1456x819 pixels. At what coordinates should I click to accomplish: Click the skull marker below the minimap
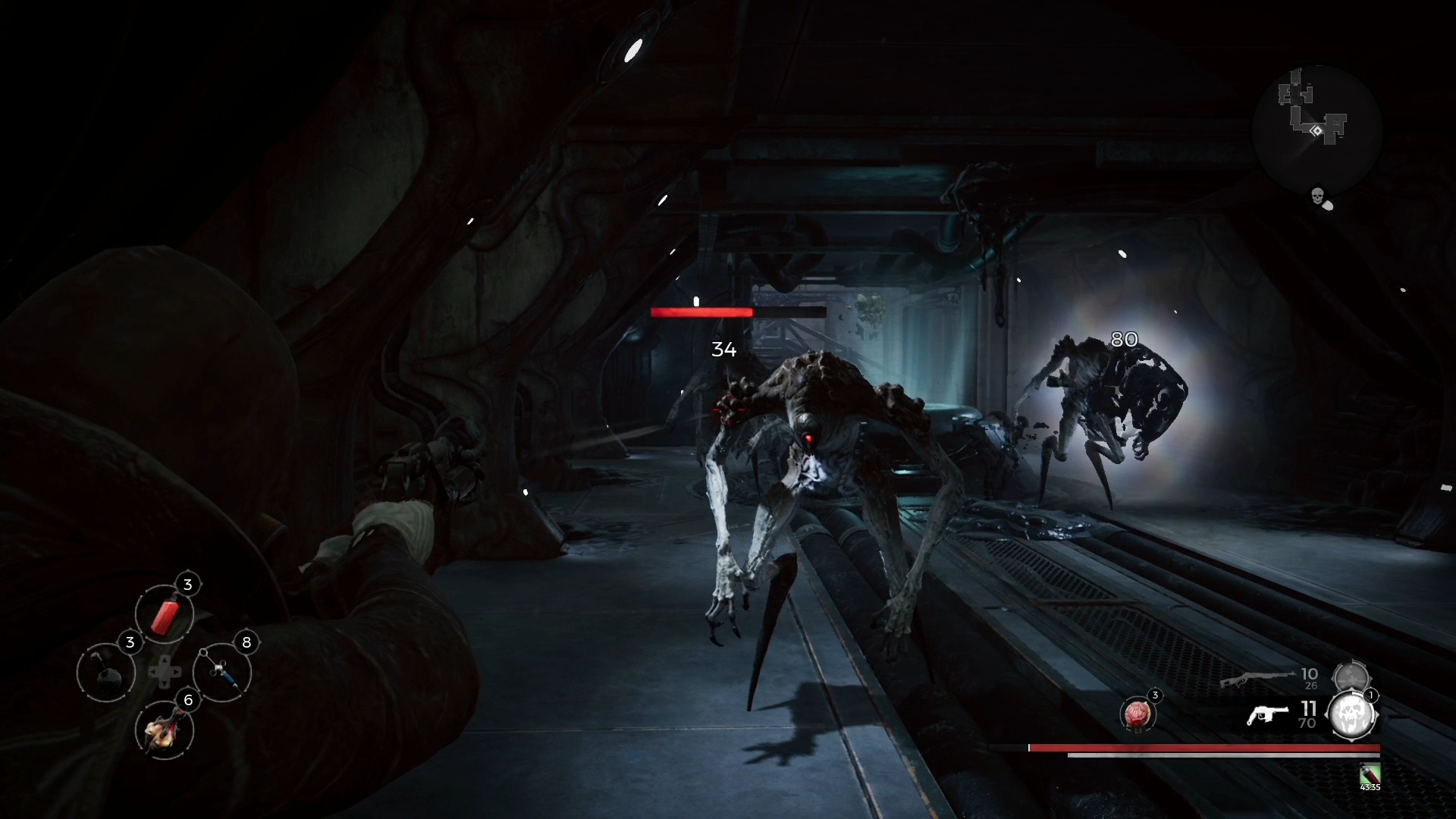tap(1318, 196)
